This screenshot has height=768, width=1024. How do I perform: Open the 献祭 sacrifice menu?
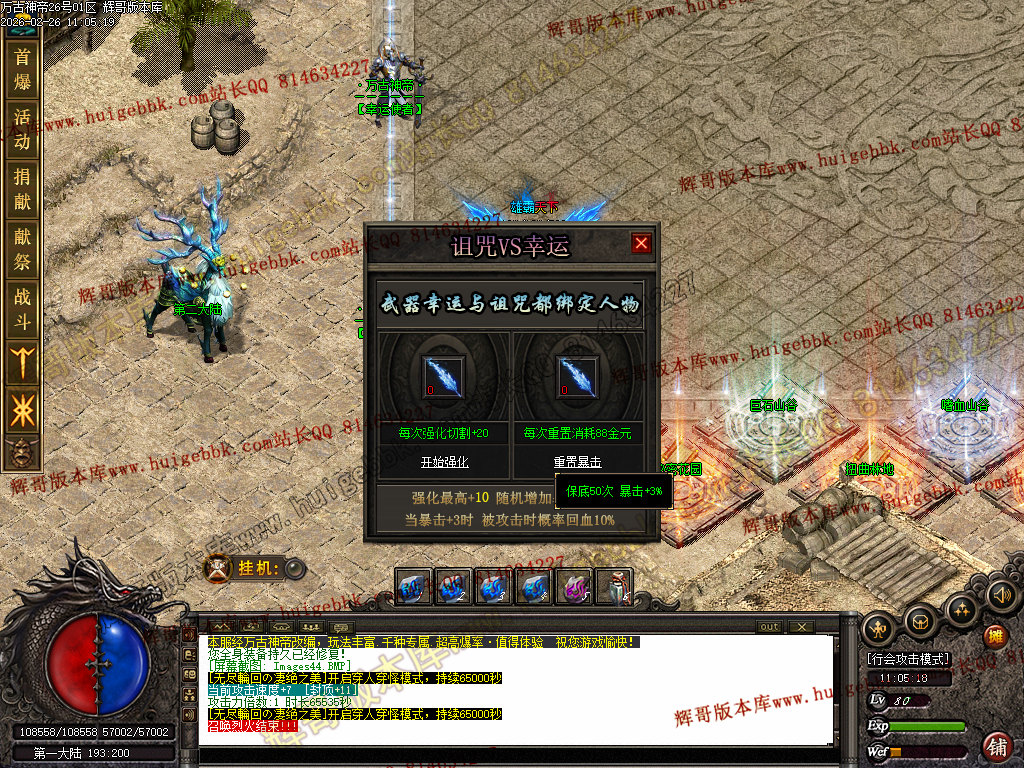click(22, 249)
